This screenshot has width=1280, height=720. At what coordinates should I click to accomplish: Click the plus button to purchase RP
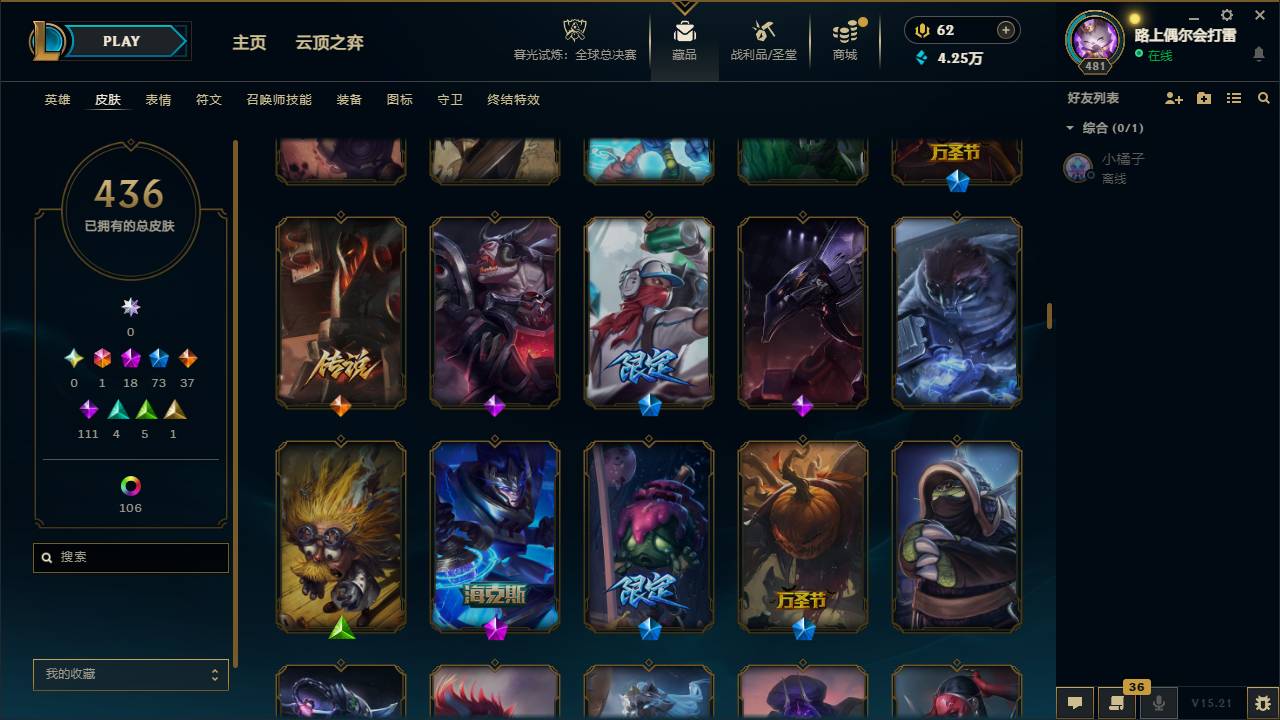[1007, 30]
